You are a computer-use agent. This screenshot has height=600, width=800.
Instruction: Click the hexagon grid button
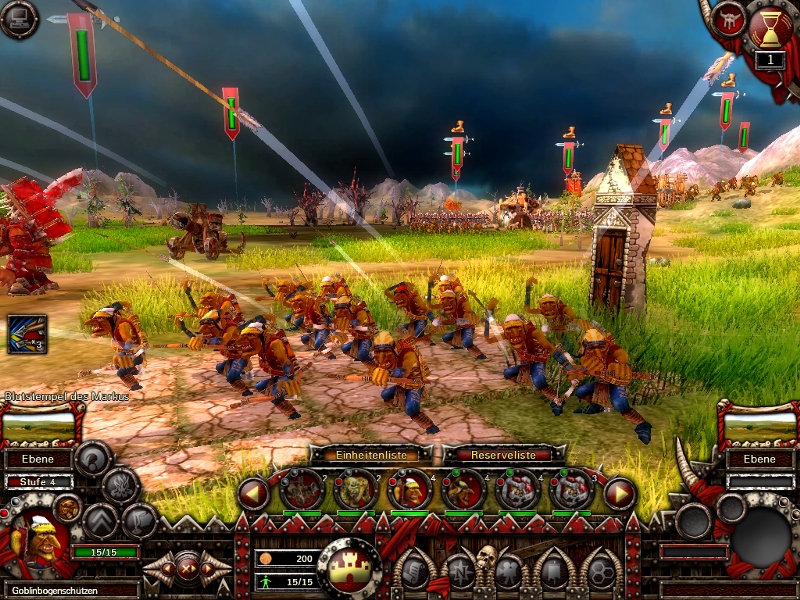point(601,572)
